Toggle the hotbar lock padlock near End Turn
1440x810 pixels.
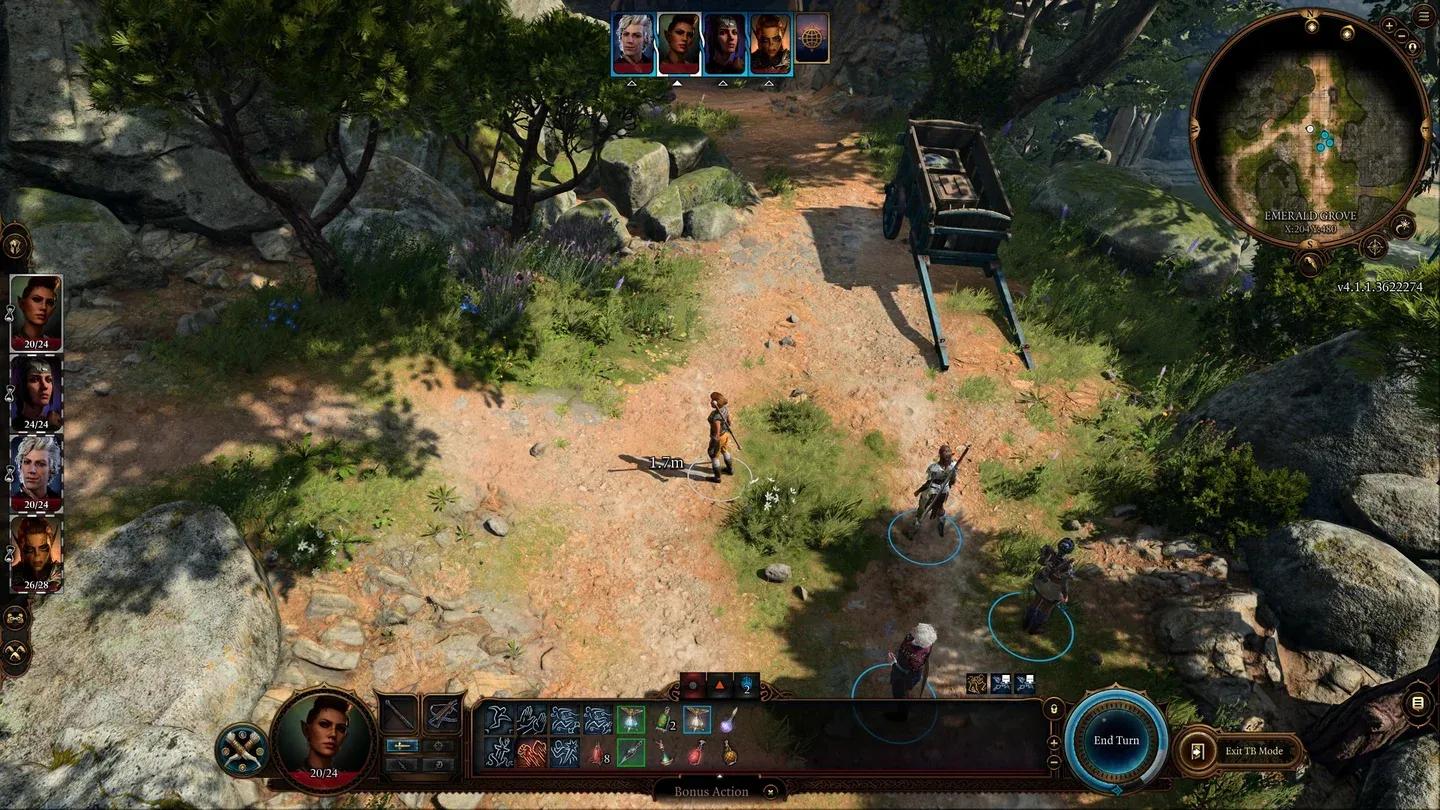coord(1055,709)
